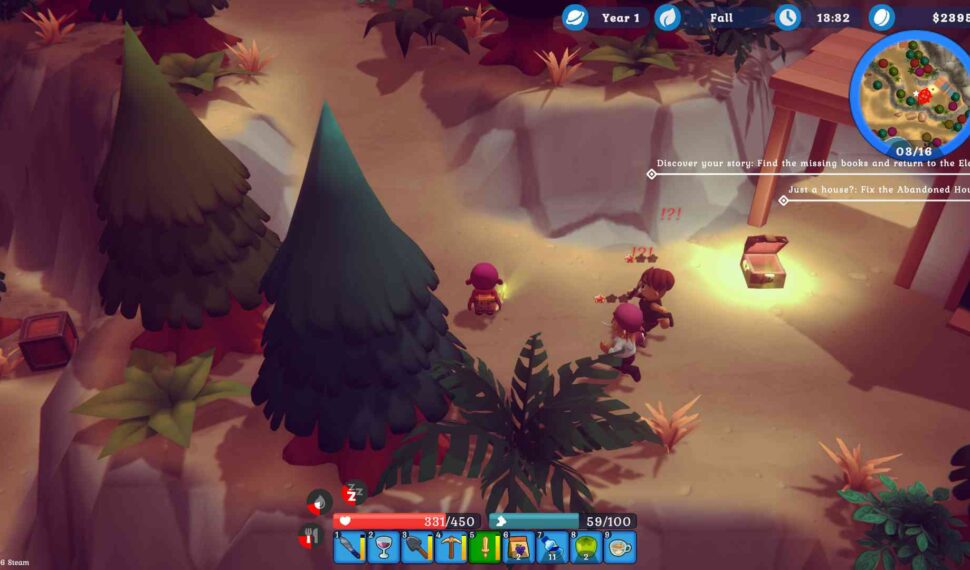Image resolution: width=970 pixels, height=570 pixels.
Task: Click the leaf season icon beside Fall
Action: [x=667, y=18]
